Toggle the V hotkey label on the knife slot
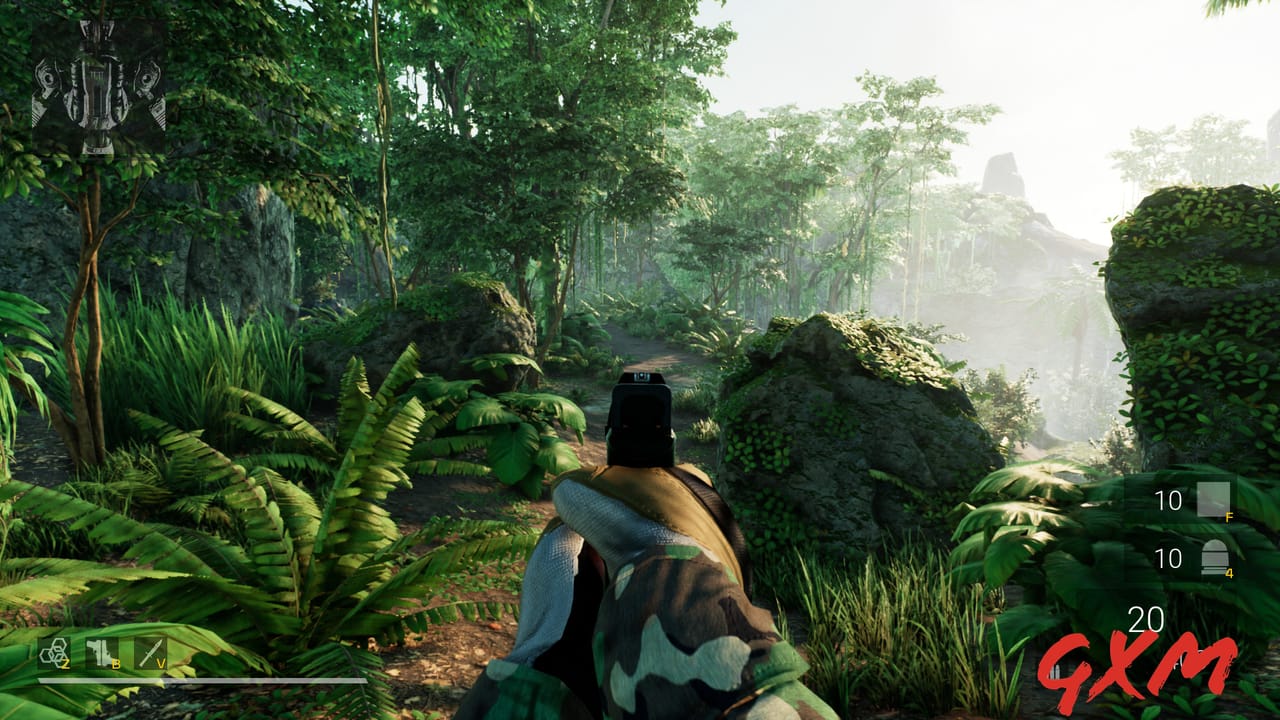 [x=161, y=664]
